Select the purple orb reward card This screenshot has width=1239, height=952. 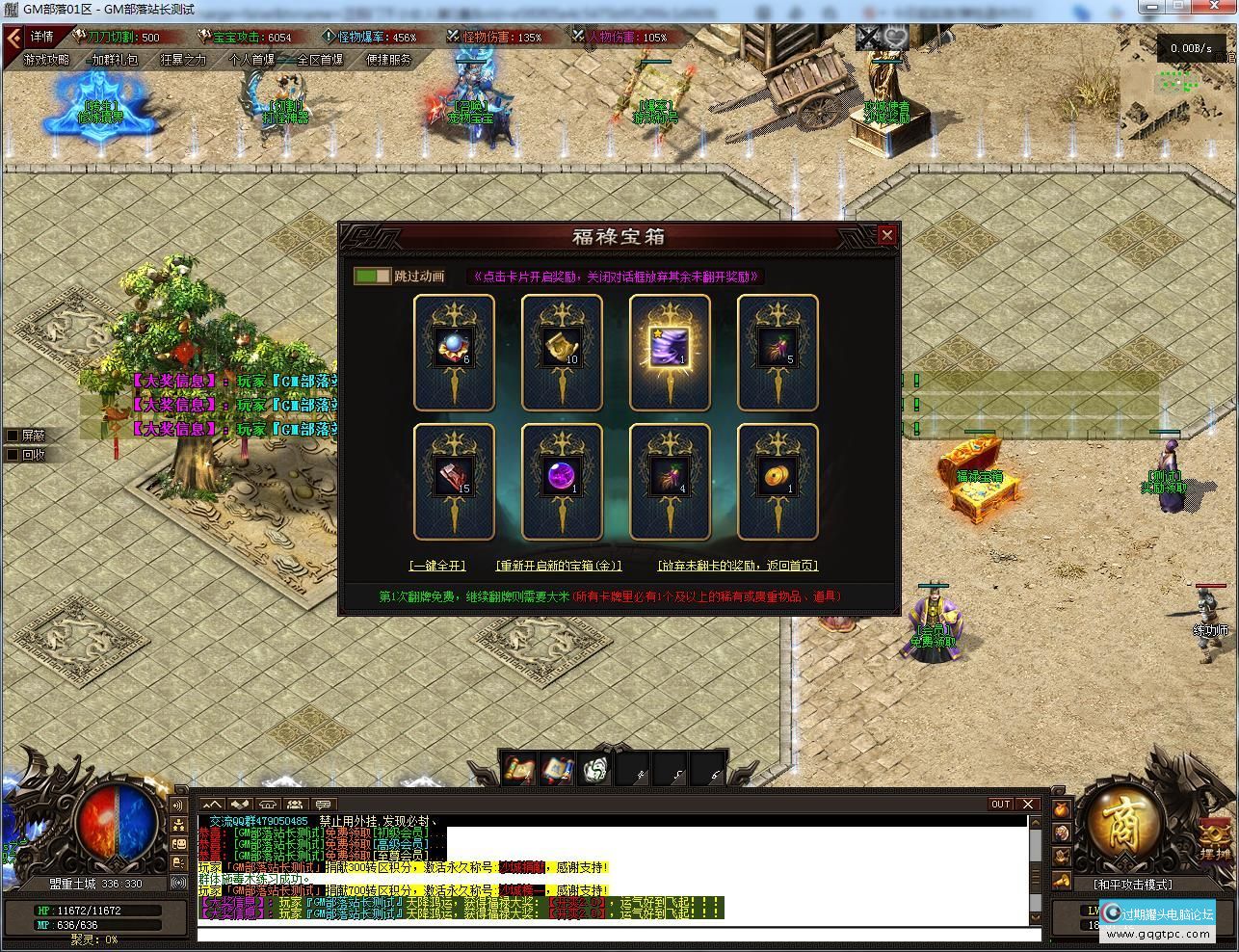tap(562, 481)
